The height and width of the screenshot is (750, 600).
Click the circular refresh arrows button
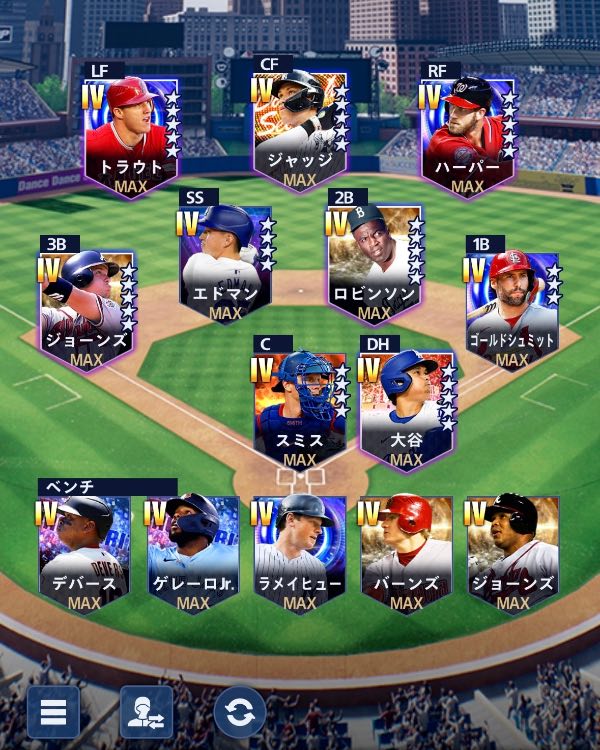[239, 712]
